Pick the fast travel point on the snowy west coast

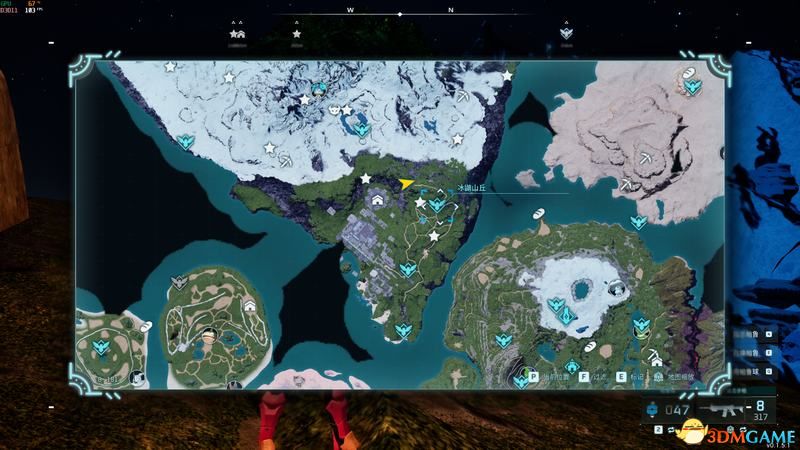186,141
